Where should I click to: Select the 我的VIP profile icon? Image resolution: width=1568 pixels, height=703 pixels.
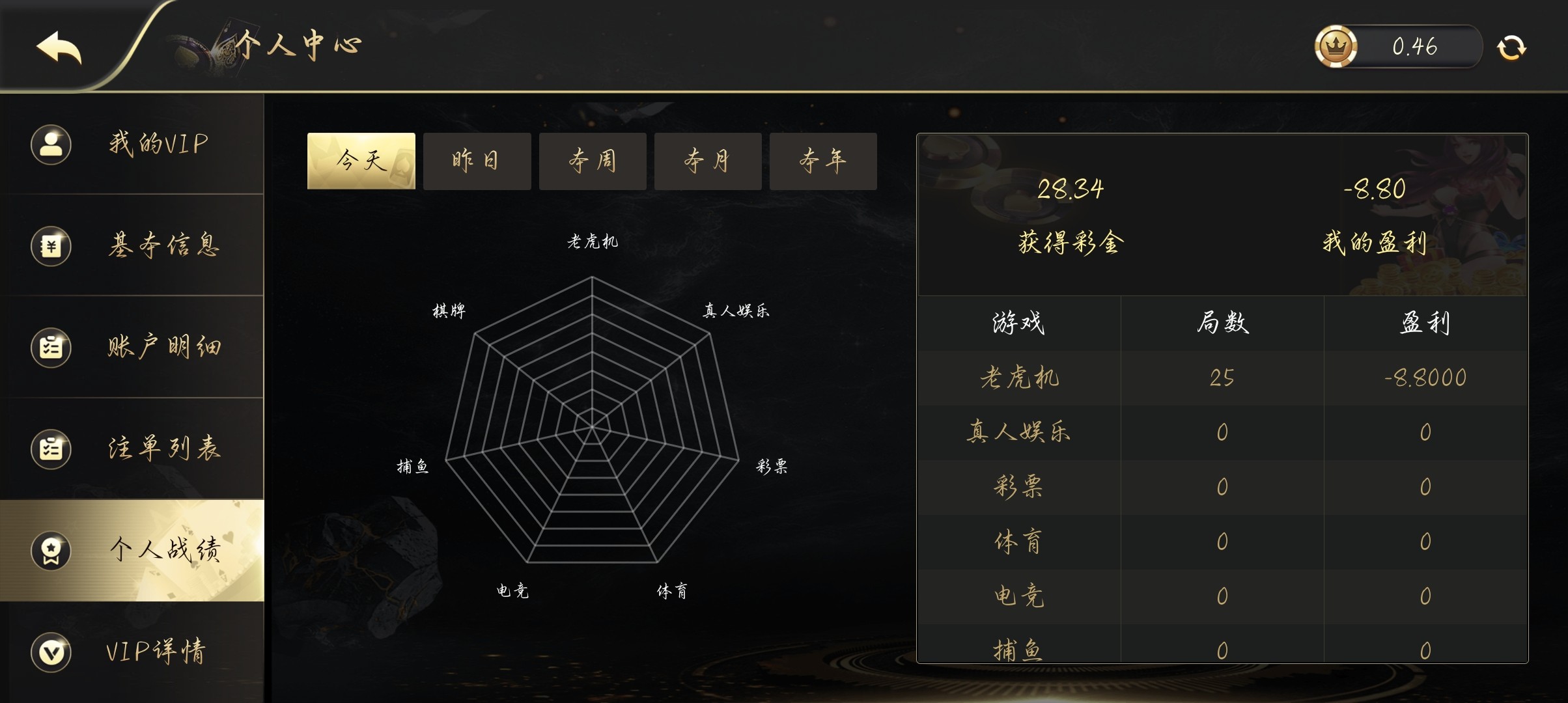(x=51, y=145)
